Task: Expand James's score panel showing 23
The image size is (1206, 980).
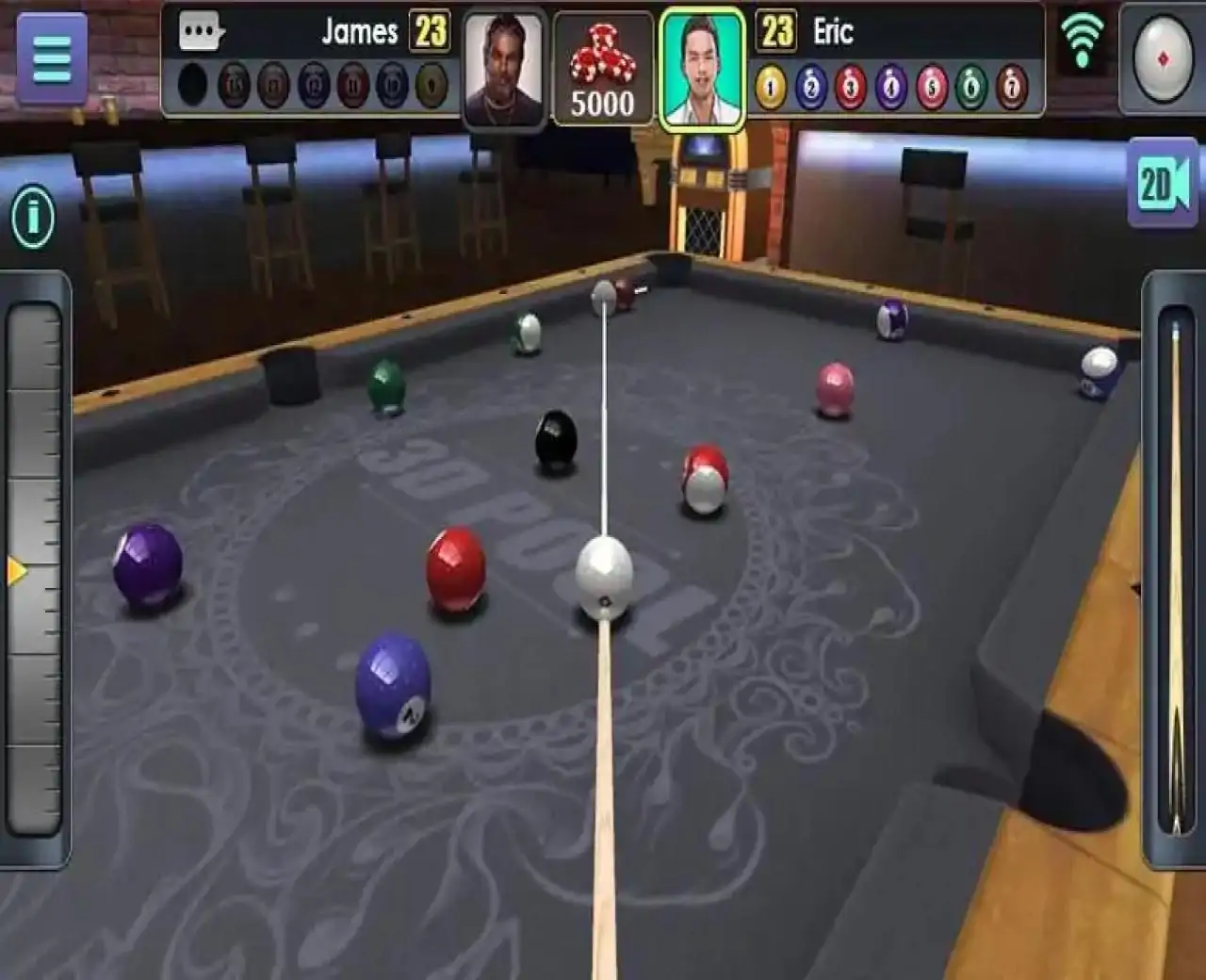Action: point(431,30)
